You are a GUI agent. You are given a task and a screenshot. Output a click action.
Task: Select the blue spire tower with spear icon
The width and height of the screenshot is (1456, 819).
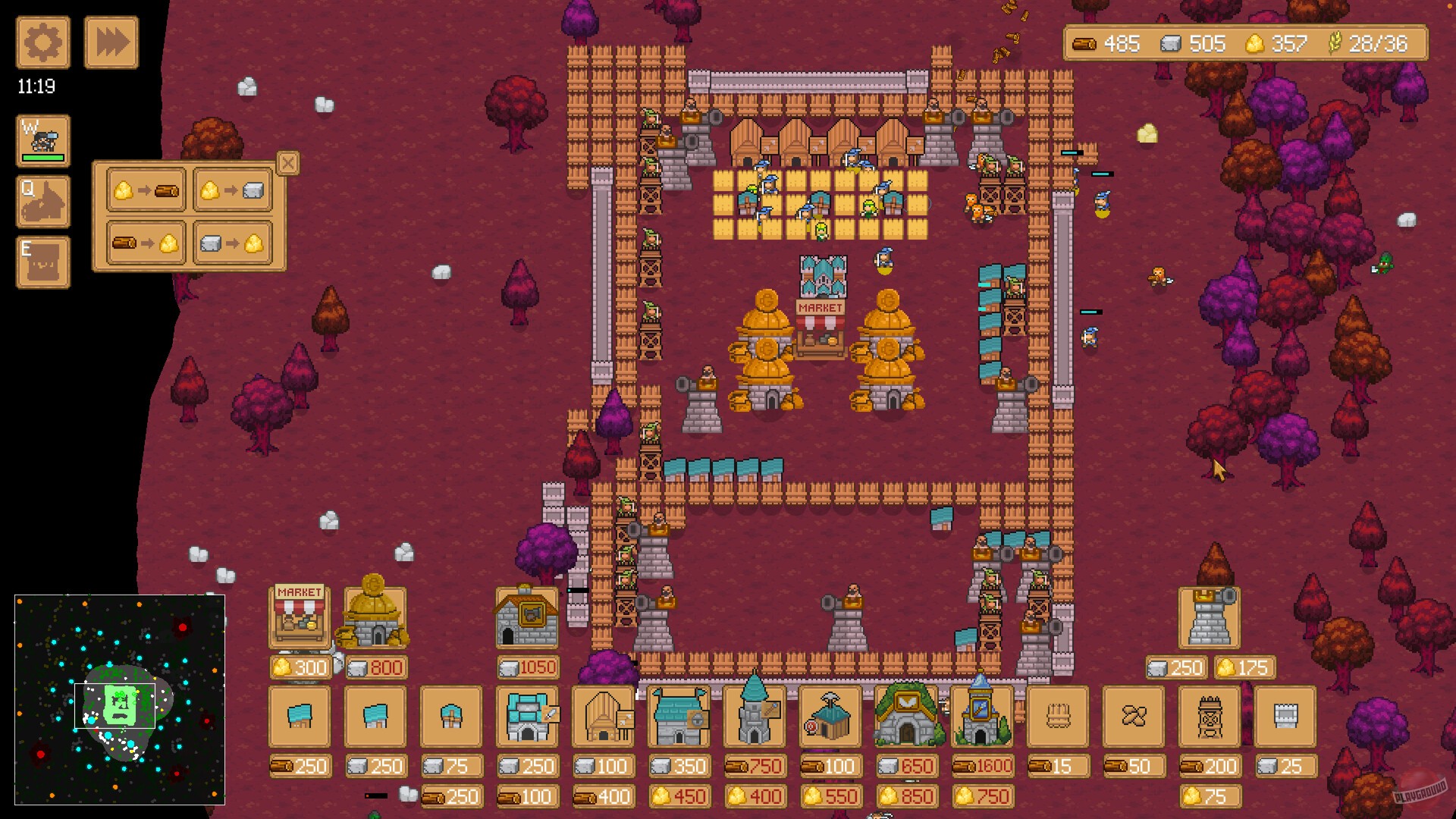(x=755, y=717)
